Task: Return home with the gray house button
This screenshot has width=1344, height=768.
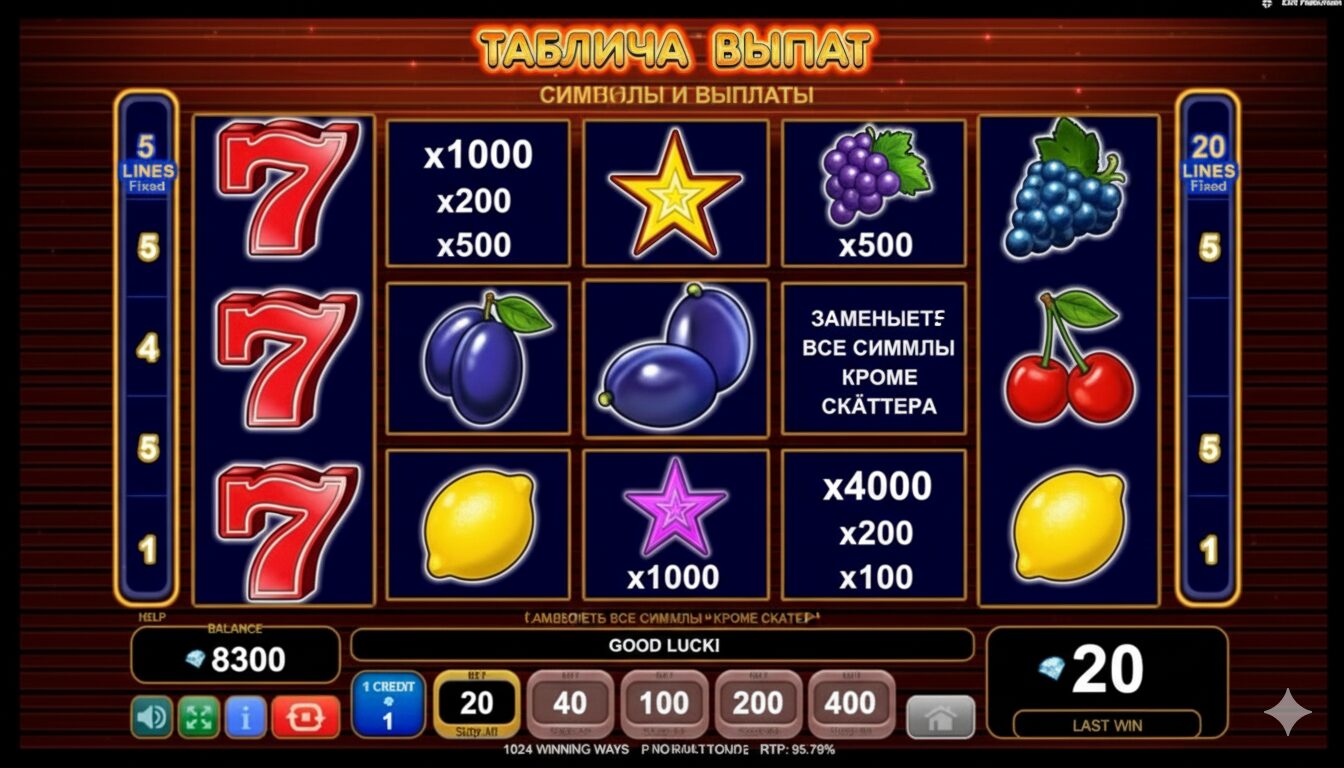Action: click(940, 717)
